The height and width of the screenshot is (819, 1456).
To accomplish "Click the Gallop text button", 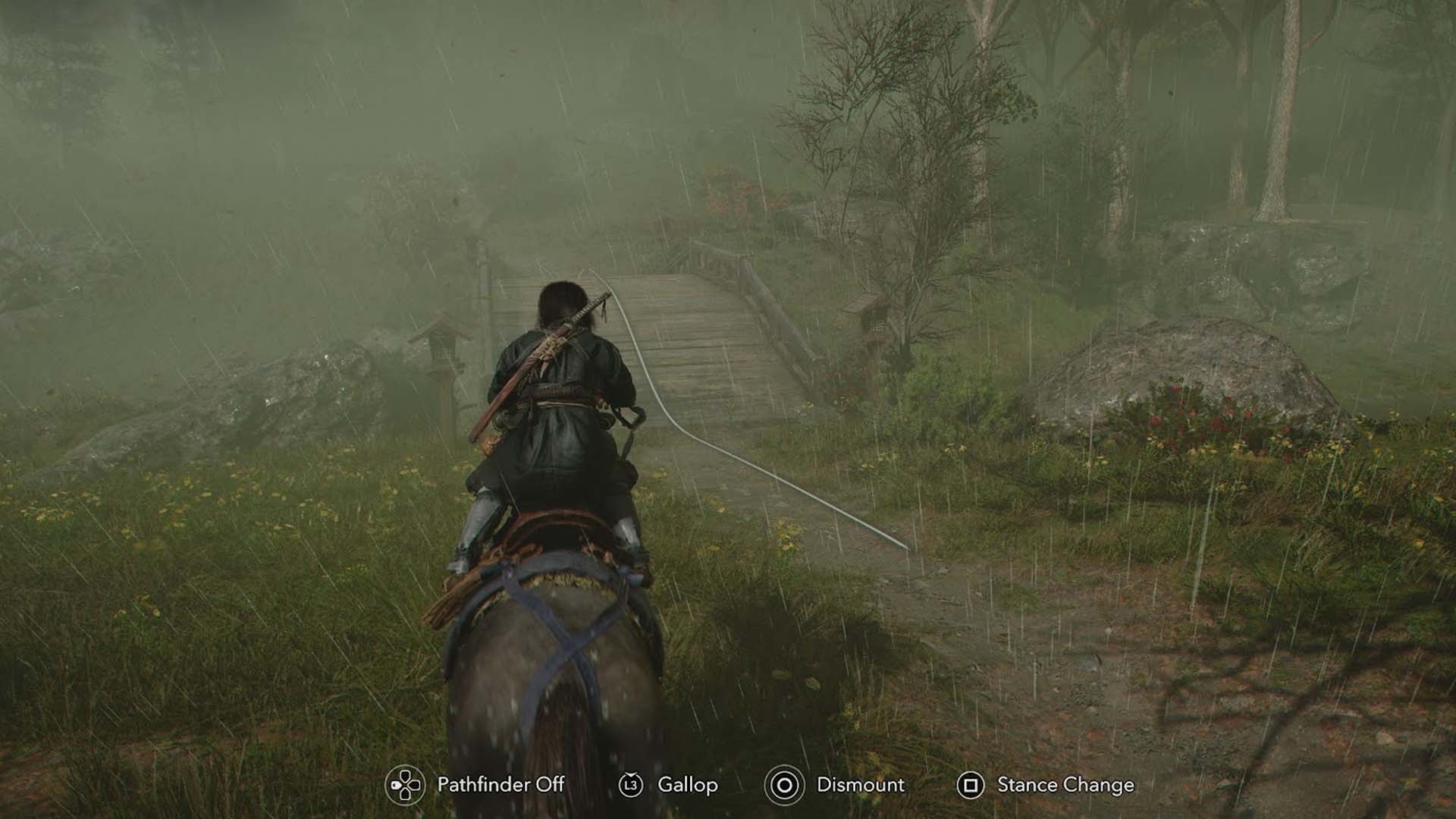I will coord(690,786).
